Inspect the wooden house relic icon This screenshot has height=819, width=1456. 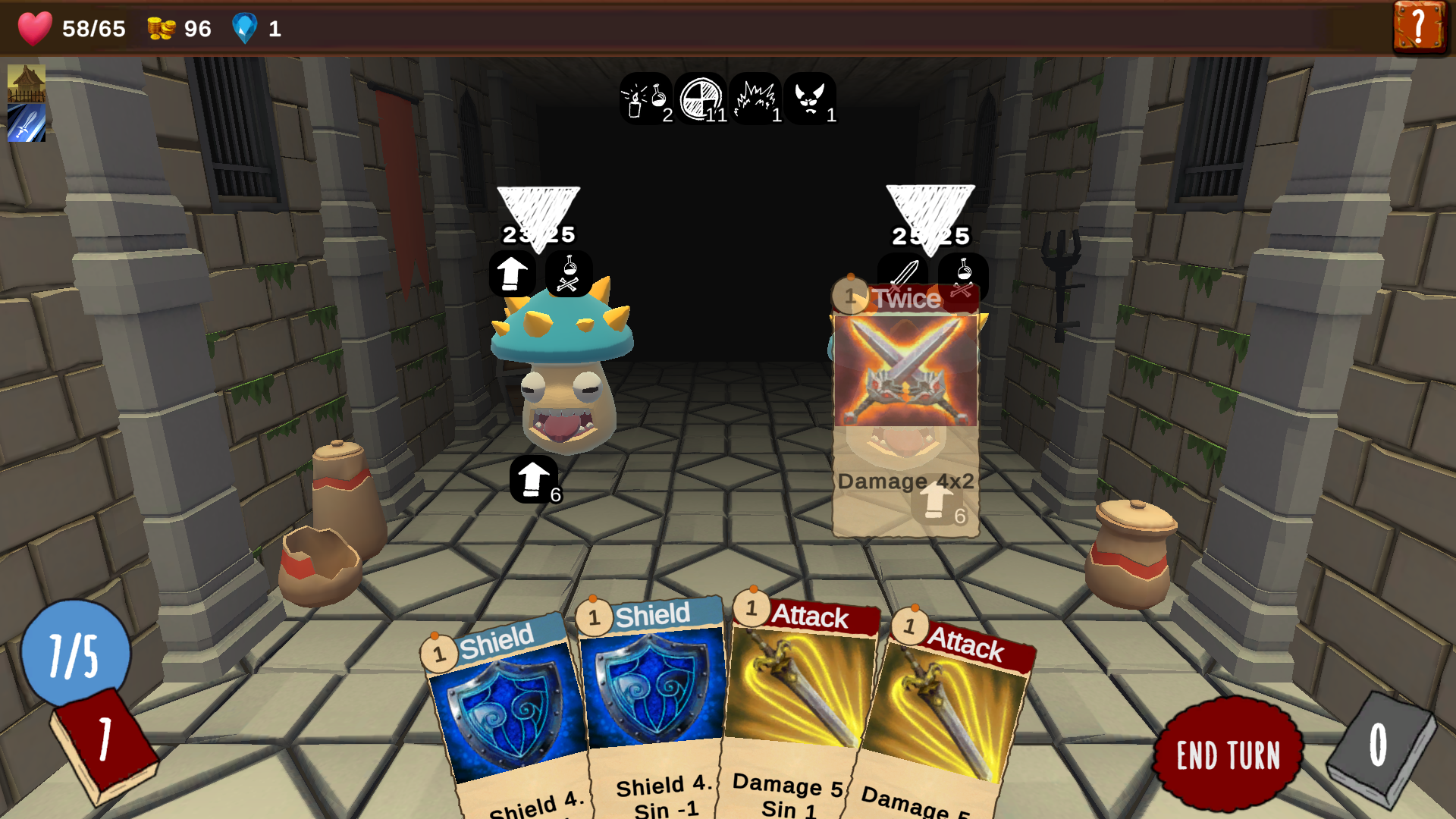pyautogui.click(x=27, y=83)
